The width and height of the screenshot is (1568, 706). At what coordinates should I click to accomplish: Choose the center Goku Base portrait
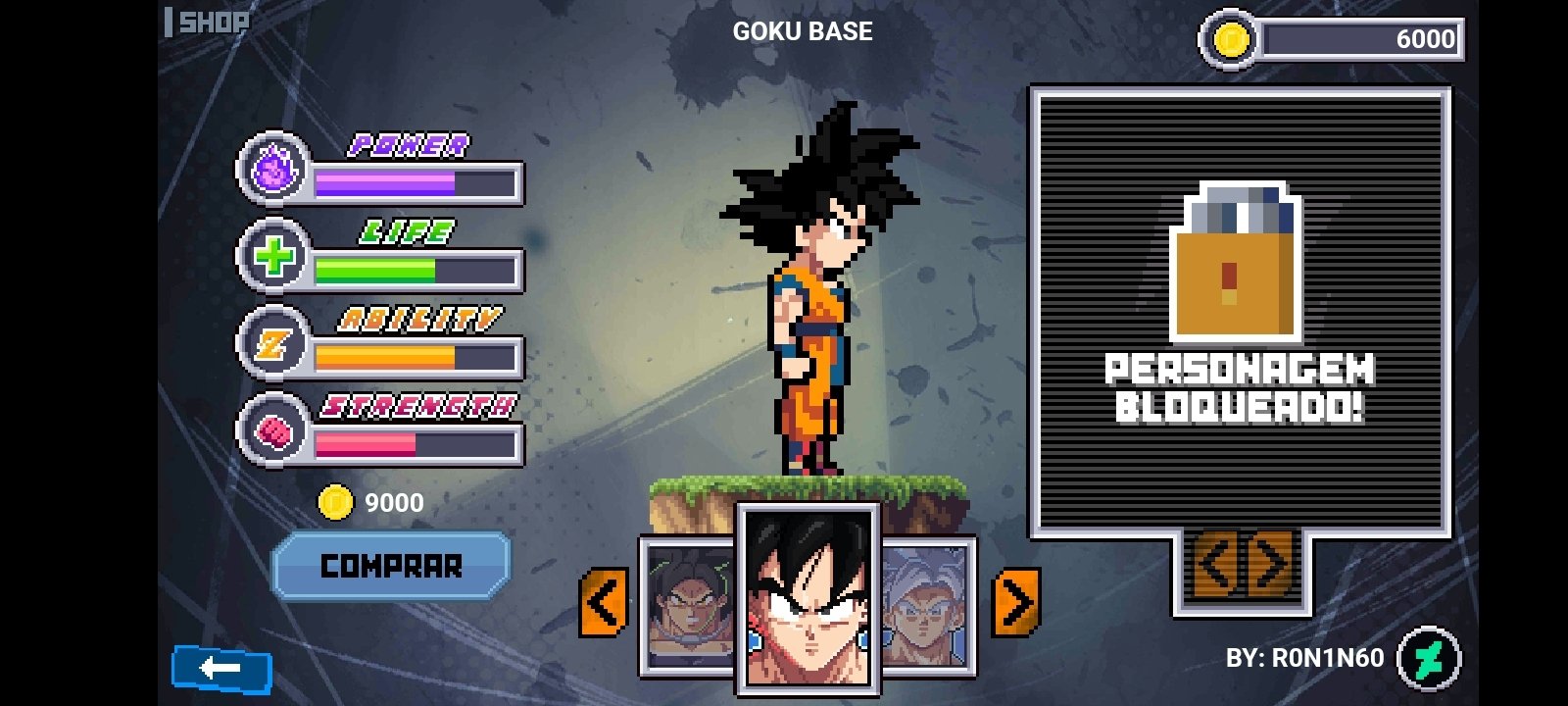point(808,598)
